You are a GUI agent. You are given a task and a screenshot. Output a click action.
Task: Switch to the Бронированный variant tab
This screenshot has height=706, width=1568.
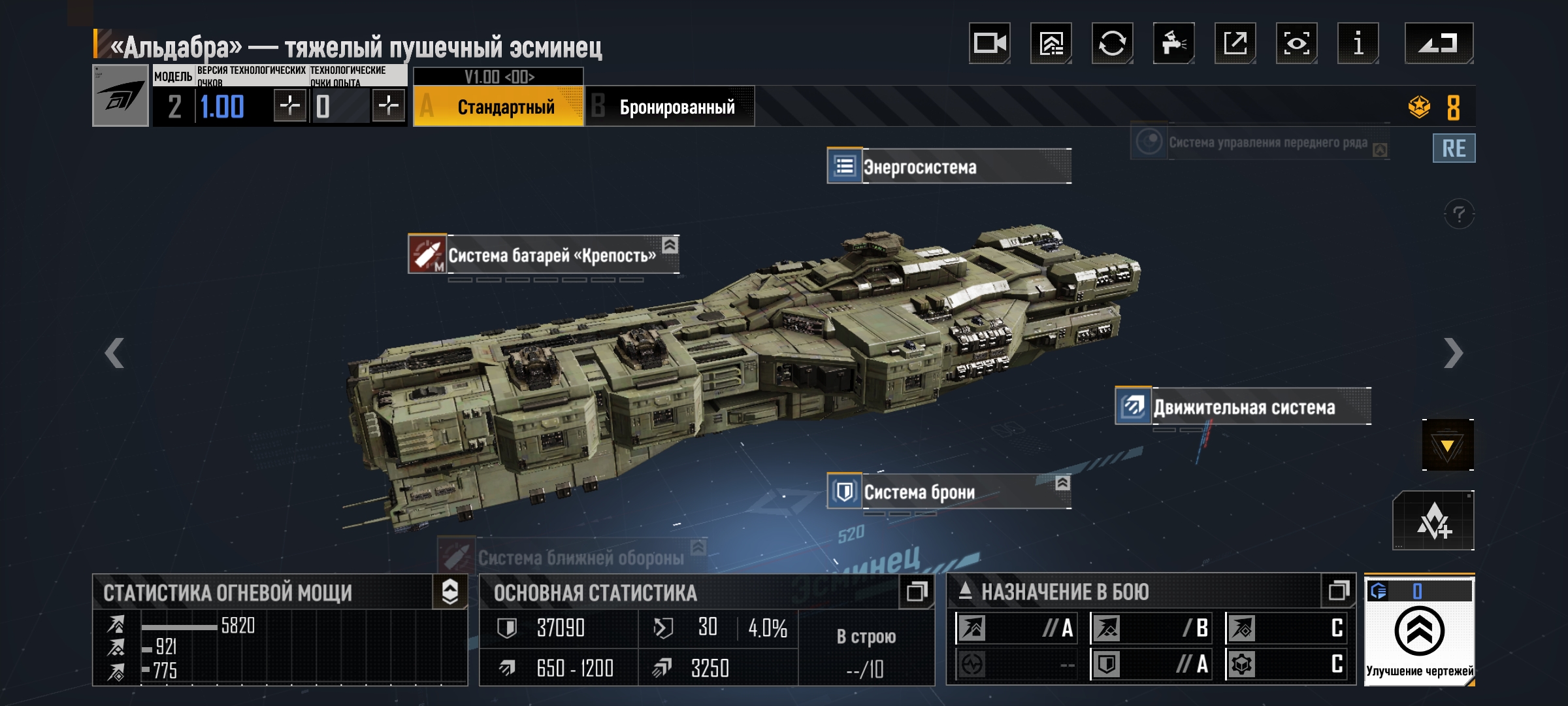point(670,107)
